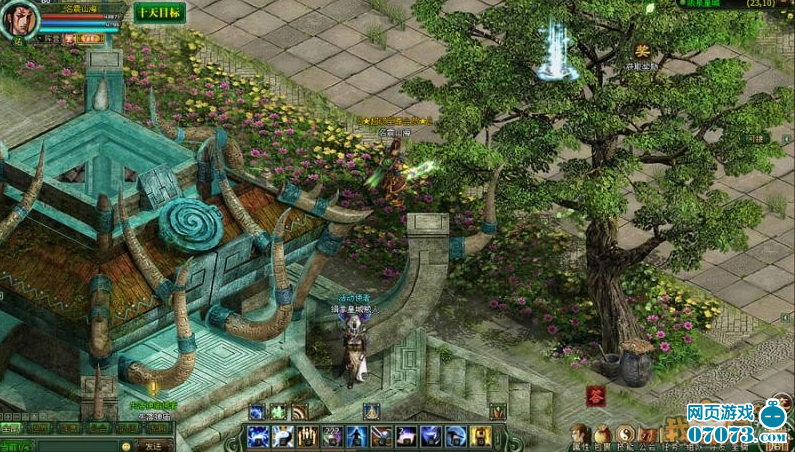Open the 奖 reward icon
The image size is (795, 452).
(643, 50)
